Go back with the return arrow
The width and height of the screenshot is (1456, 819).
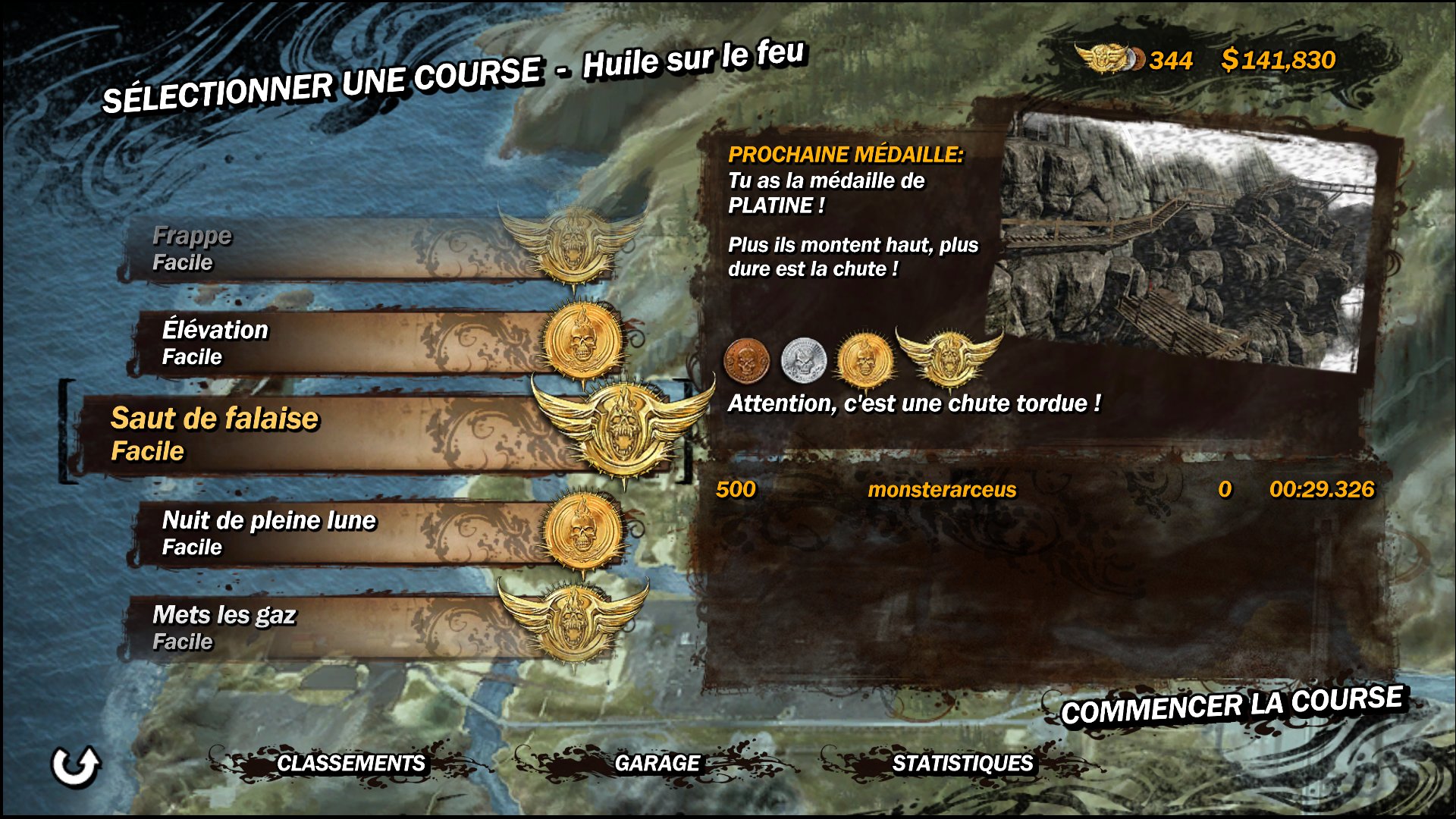coord(75,766)
